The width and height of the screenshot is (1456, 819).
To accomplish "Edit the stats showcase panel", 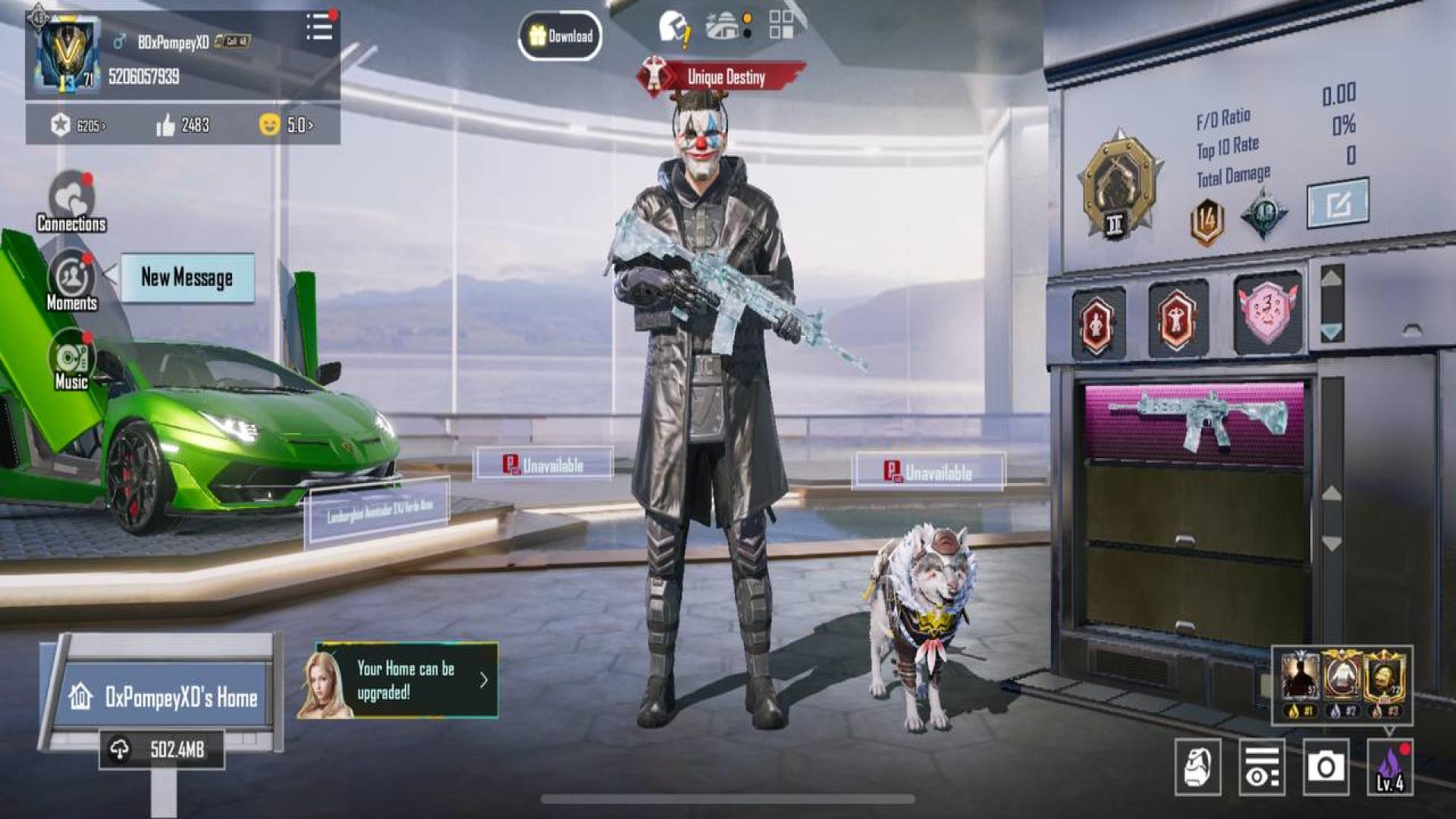I will [1338, 202].
